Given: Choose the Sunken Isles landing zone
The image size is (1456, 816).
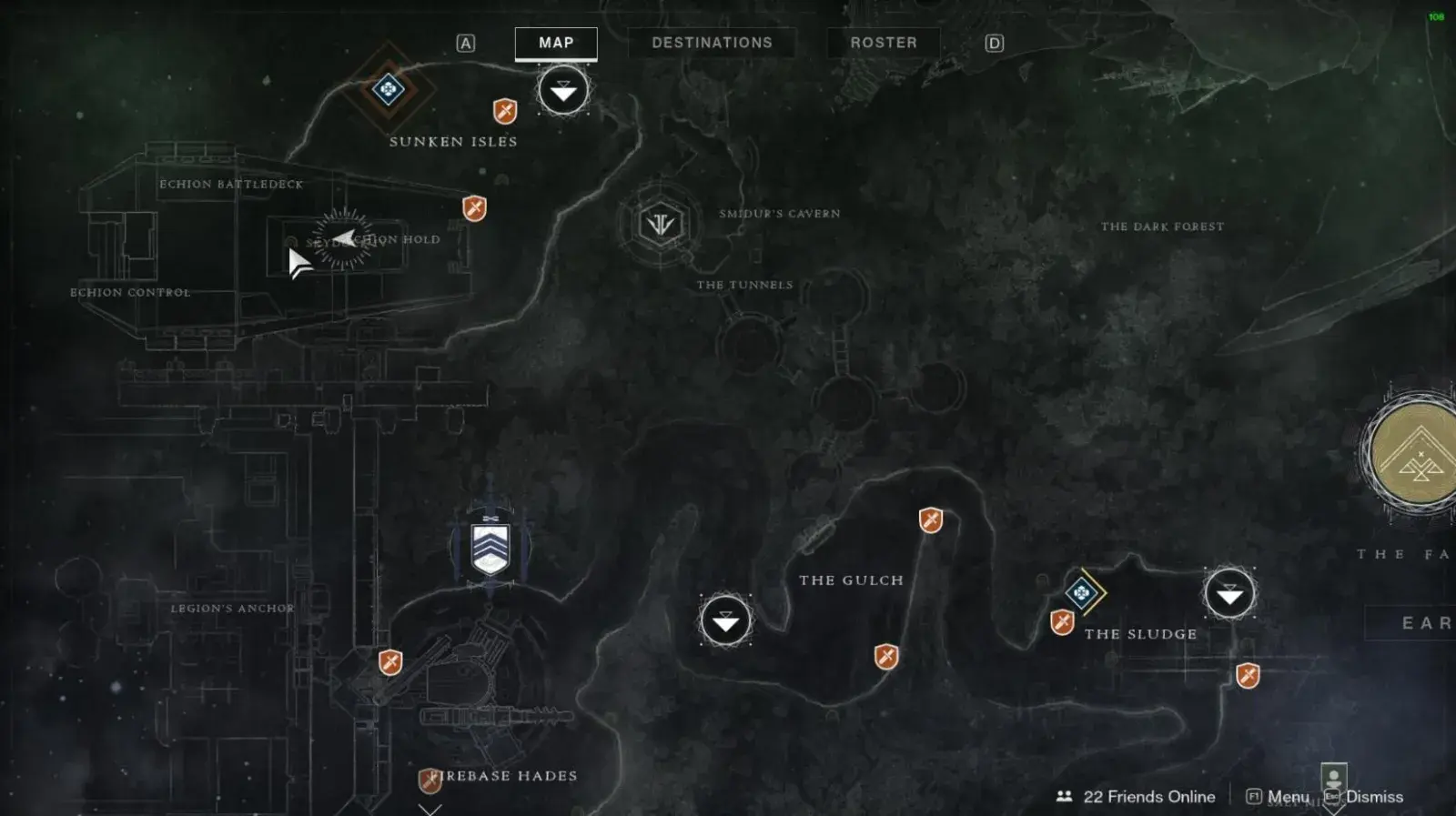Looking at the screenshot, I should 563,91.
